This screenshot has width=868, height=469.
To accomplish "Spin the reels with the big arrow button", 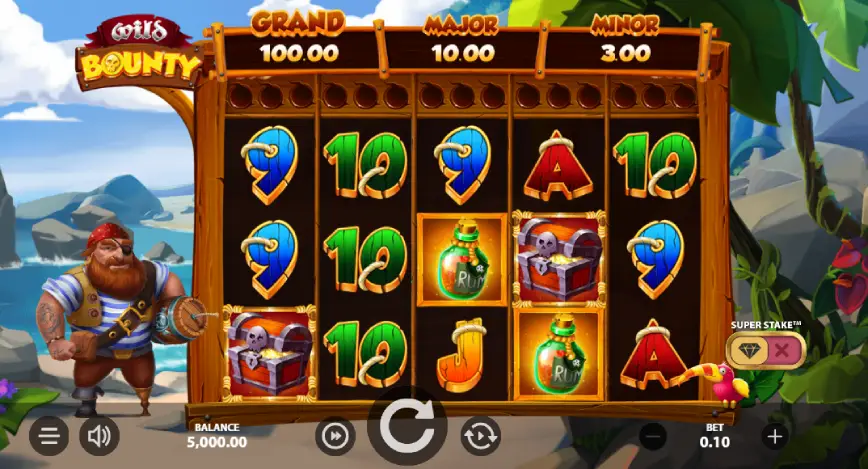I will 407,428.
